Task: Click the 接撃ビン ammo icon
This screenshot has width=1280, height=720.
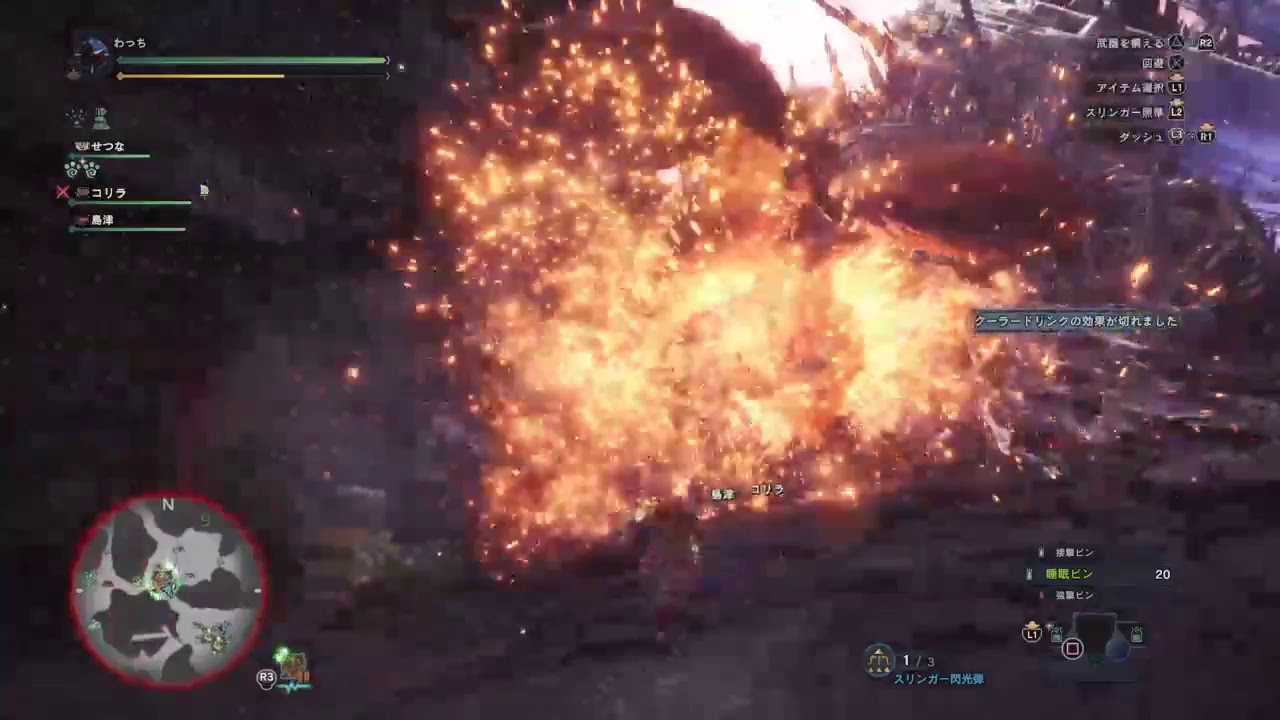Action: click(x=1042, y=553)
